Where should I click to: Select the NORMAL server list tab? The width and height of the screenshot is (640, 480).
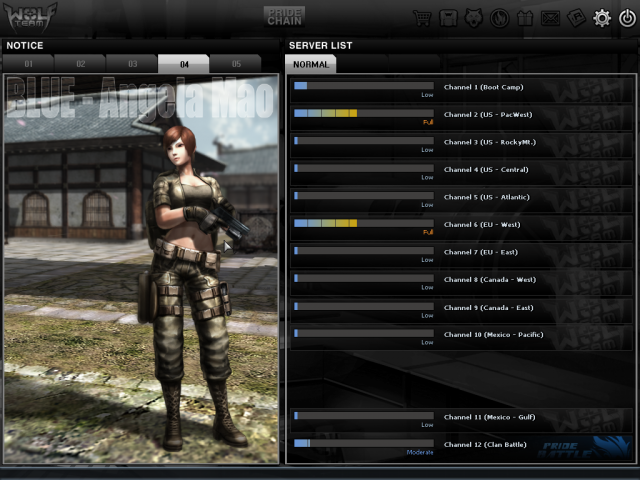click(311, 64)
